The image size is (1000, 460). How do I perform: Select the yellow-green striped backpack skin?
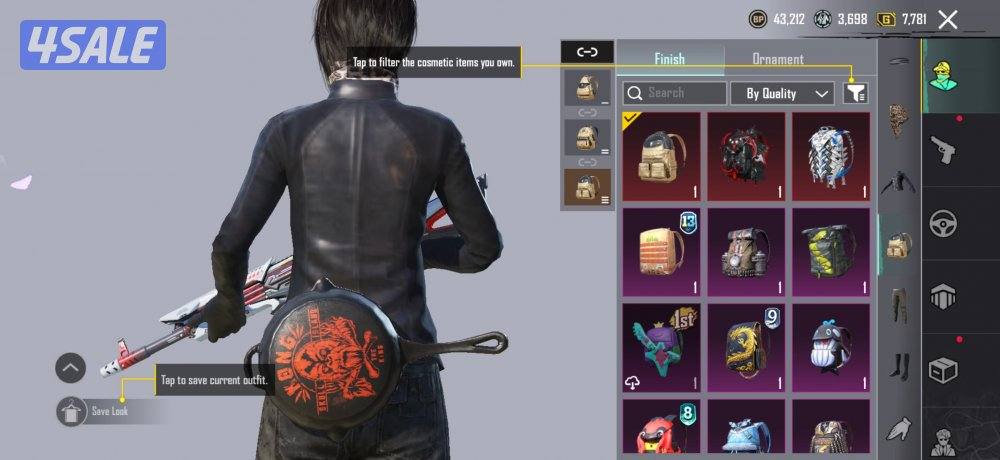(831, 251)
